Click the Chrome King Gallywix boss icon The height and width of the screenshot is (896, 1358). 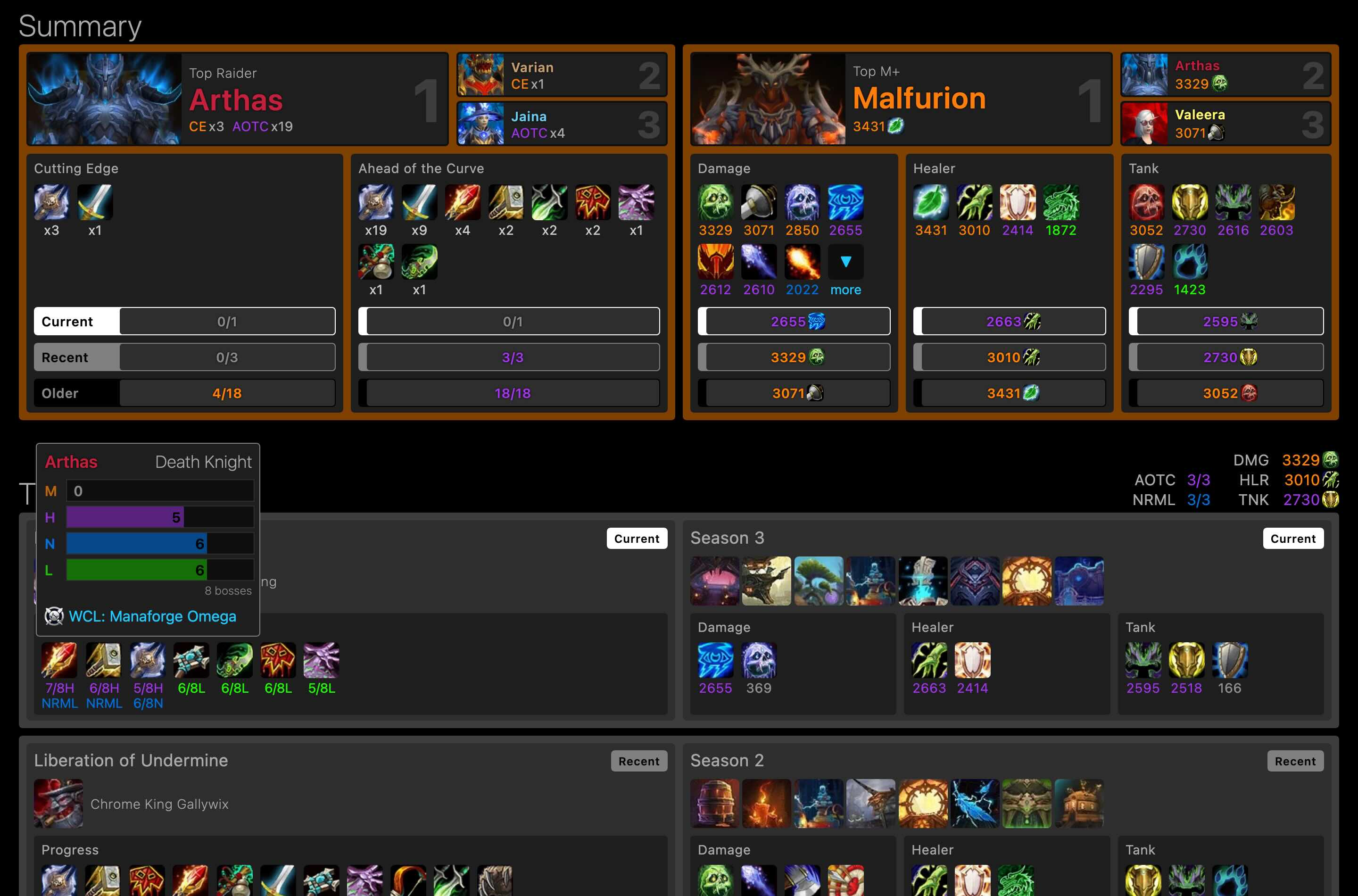coord(58,804)
